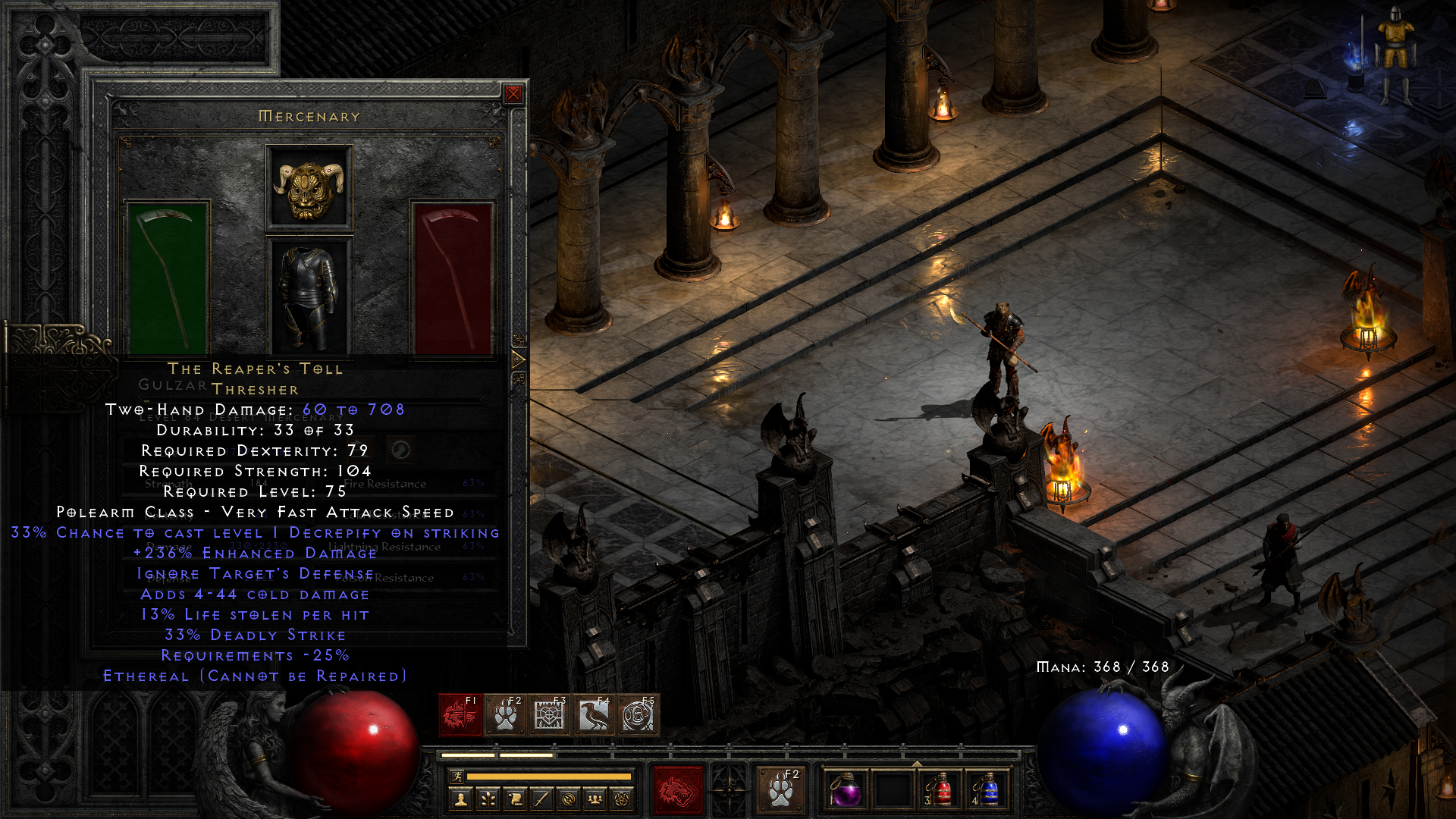Select the F3 square-rune skill icon
Viewport: 1456px width, 819px height.
[x=549, y=715]
